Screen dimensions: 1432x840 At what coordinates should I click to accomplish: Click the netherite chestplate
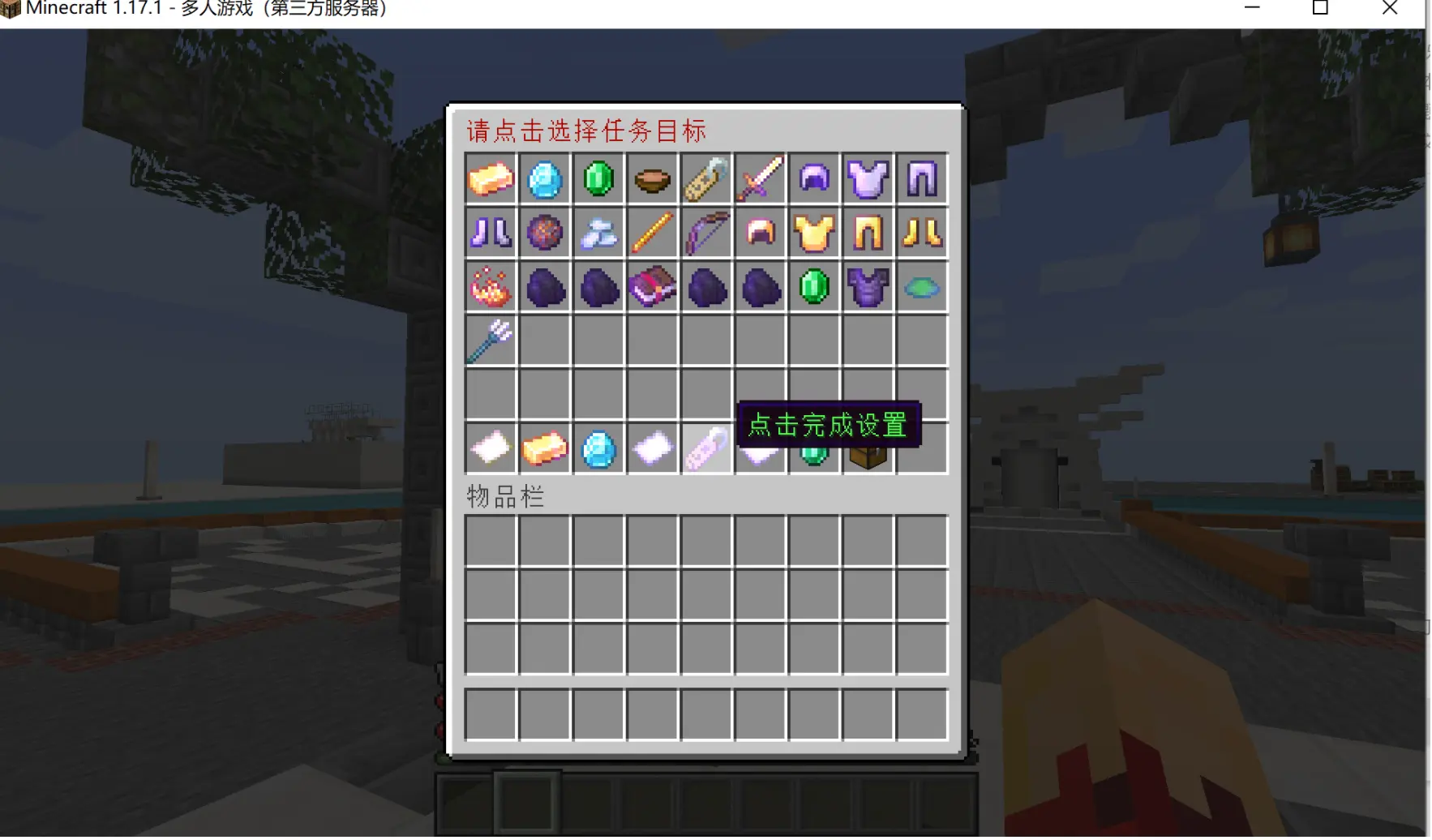tap(868, 286)
